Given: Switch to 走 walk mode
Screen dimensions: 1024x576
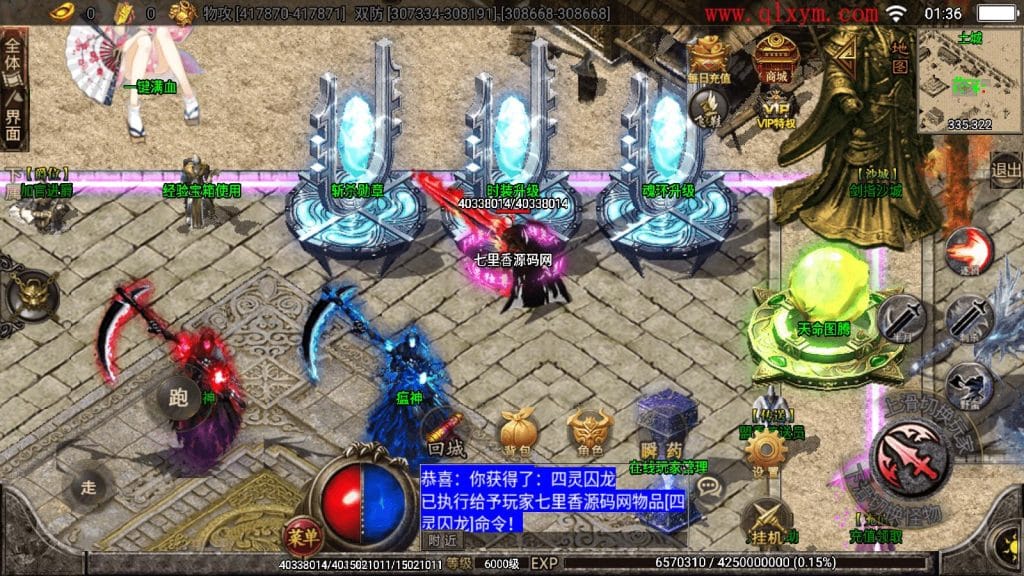Looking at the screenshot, I should [91, 488].
